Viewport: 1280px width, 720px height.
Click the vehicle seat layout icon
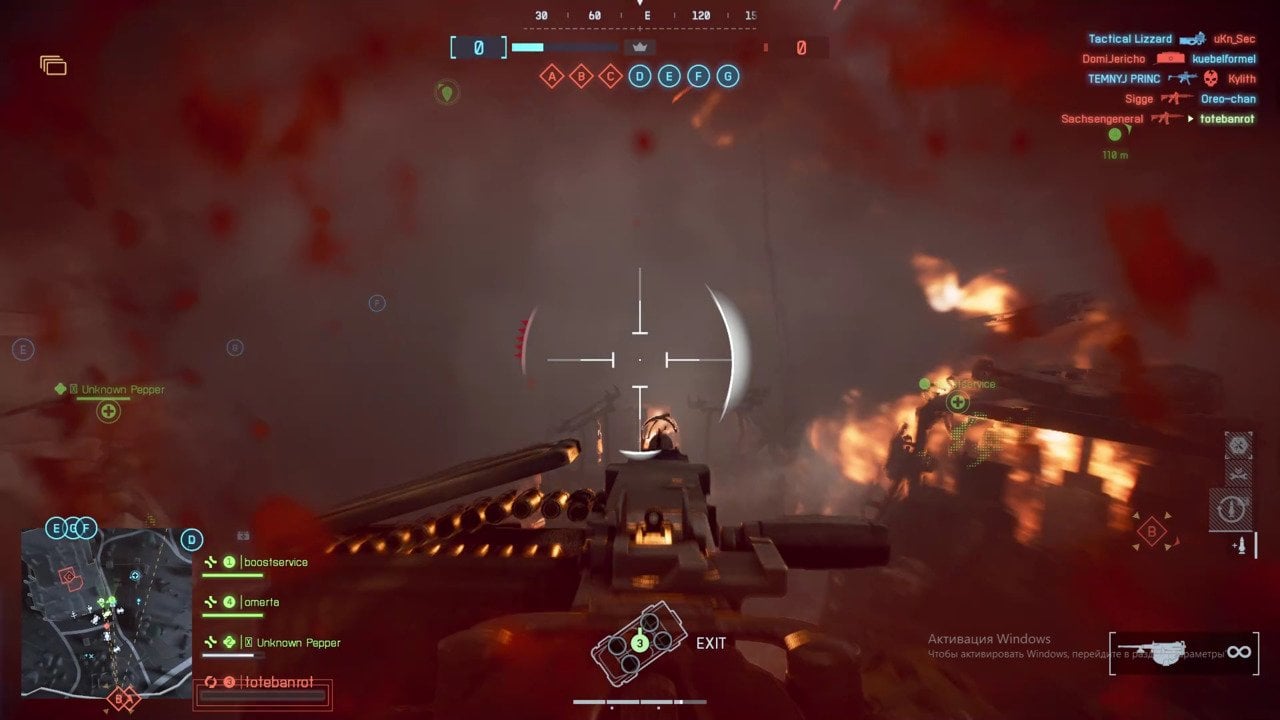[x=639, y=642]
